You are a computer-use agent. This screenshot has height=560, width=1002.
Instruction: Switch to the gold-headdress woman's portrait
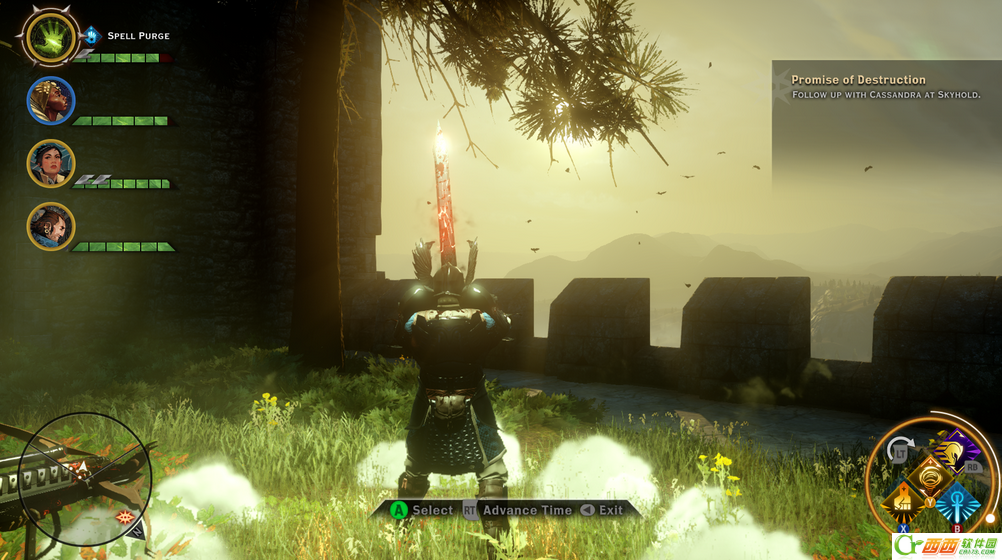click(x=50, y=100)
